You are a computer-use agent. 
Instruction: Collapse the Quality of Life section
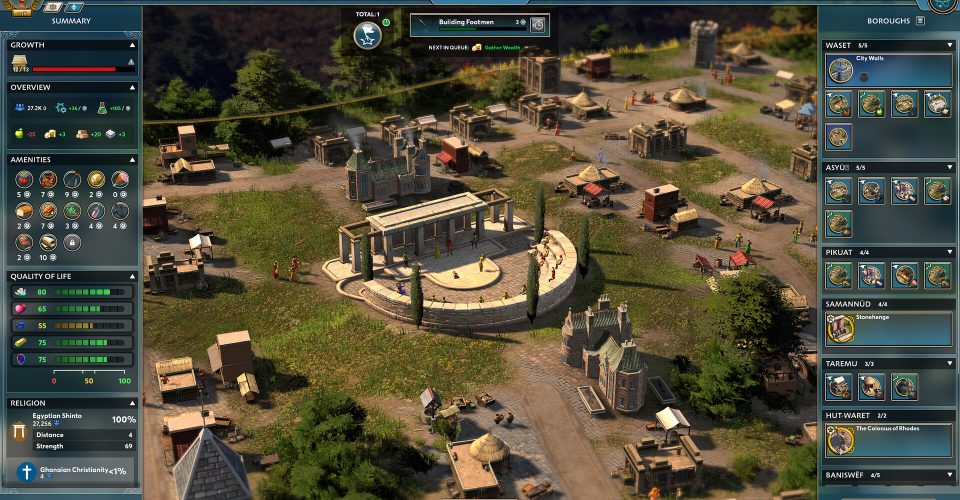tap(132, 276)
